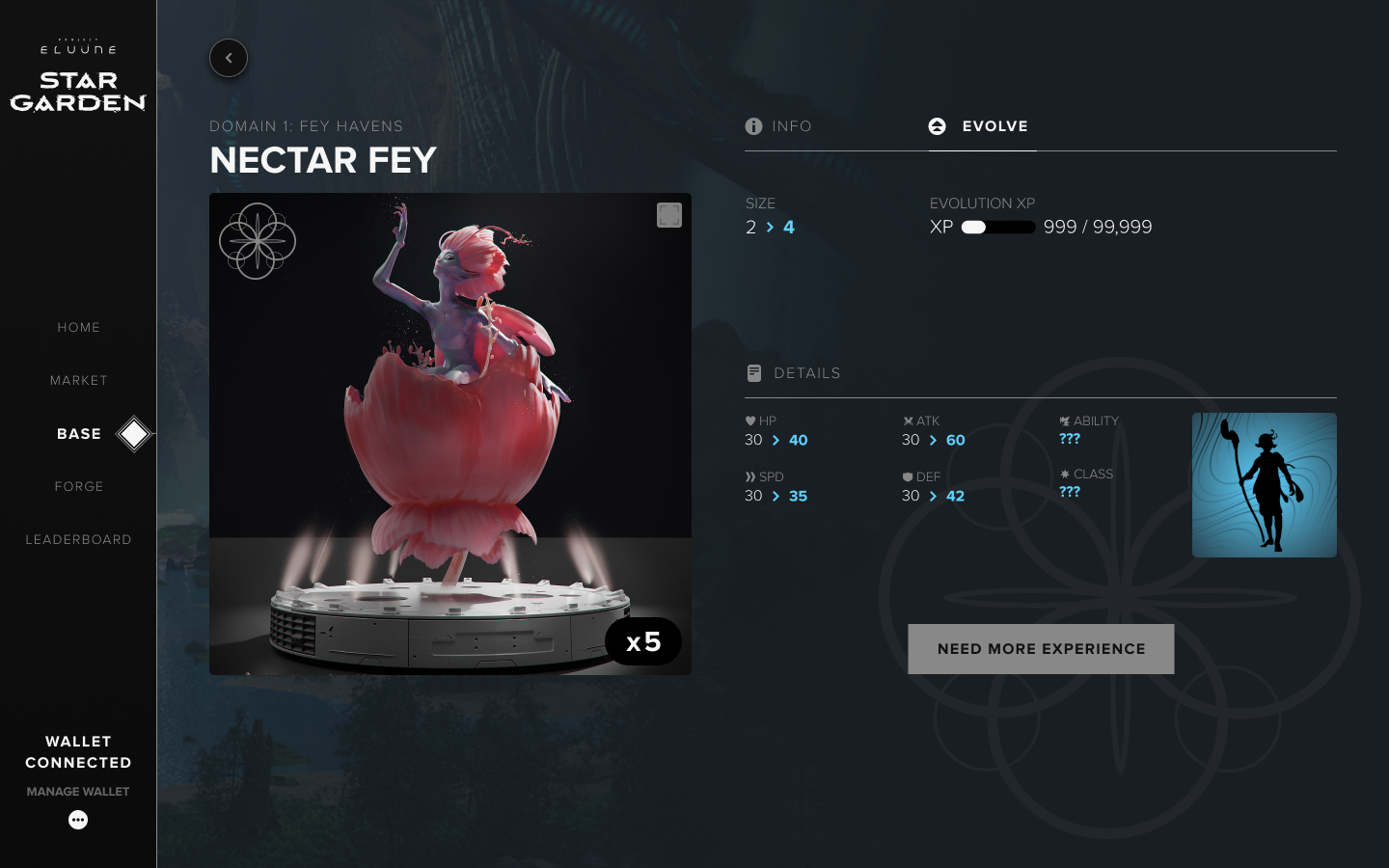
Task: Select the Evolve tab
Action: point(980,126)
